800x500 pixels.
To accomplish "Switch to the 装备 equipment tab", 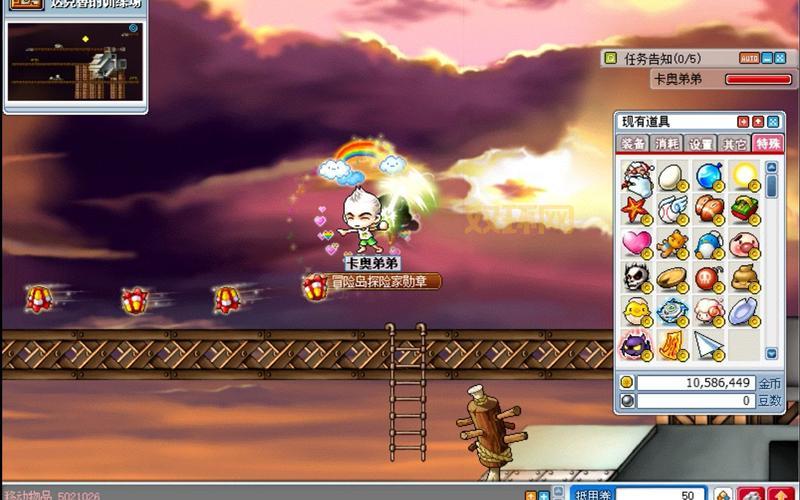I will (632, 144).
